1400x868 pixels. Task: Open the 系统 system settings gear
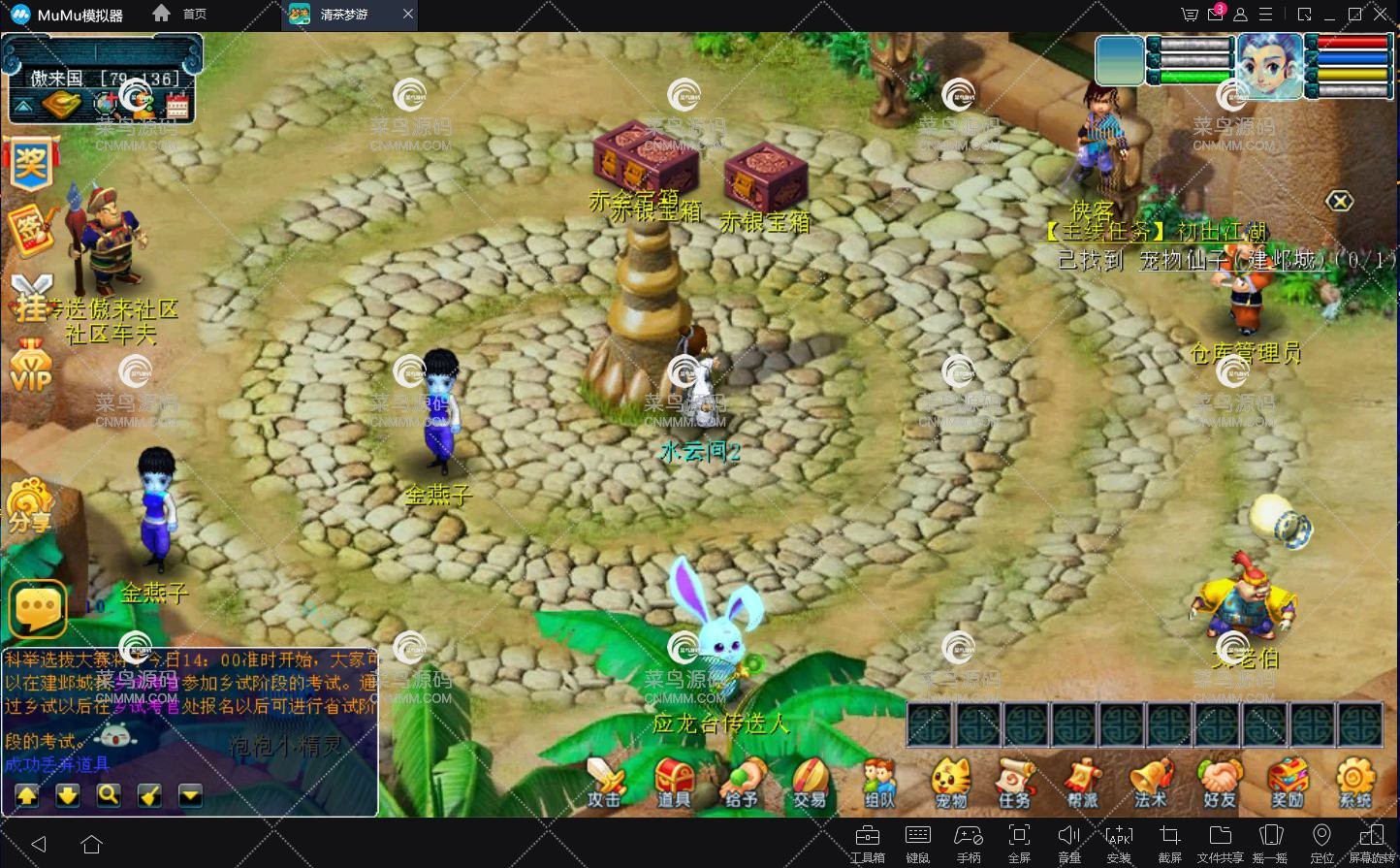[1355, 782]
